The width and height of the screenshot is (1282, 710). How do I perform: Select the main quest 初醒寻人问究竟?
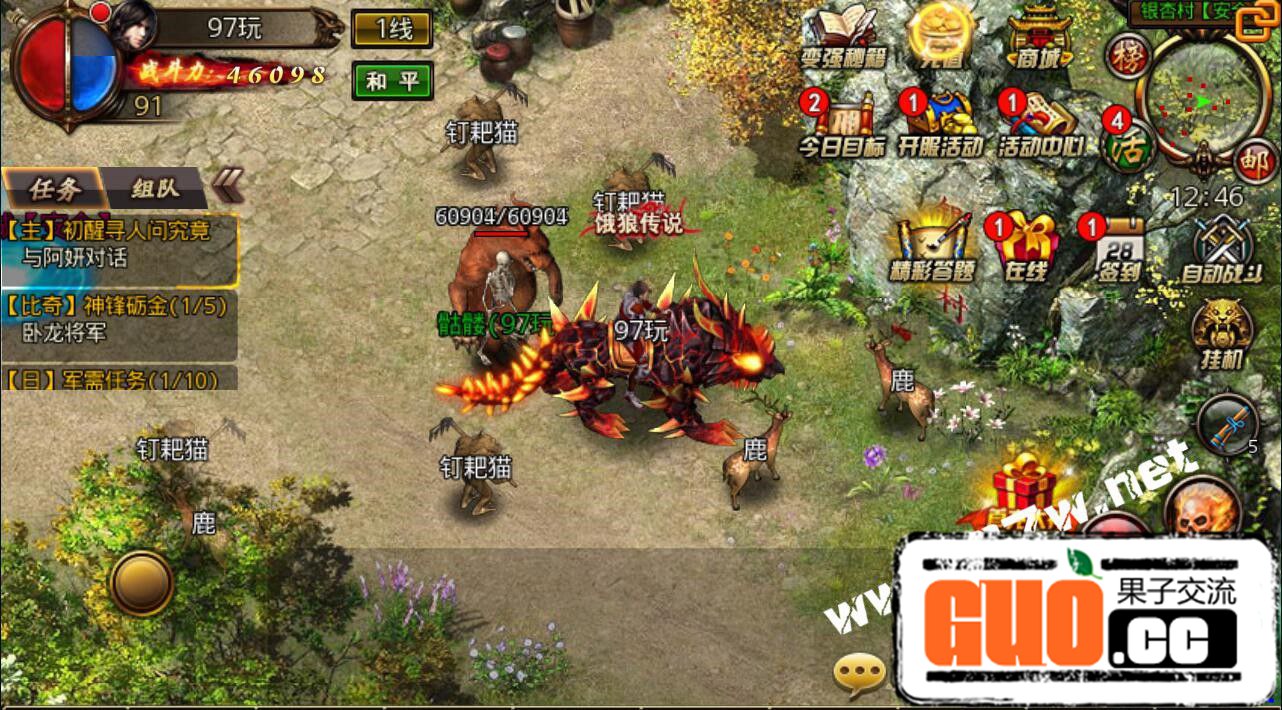(119, 245)
